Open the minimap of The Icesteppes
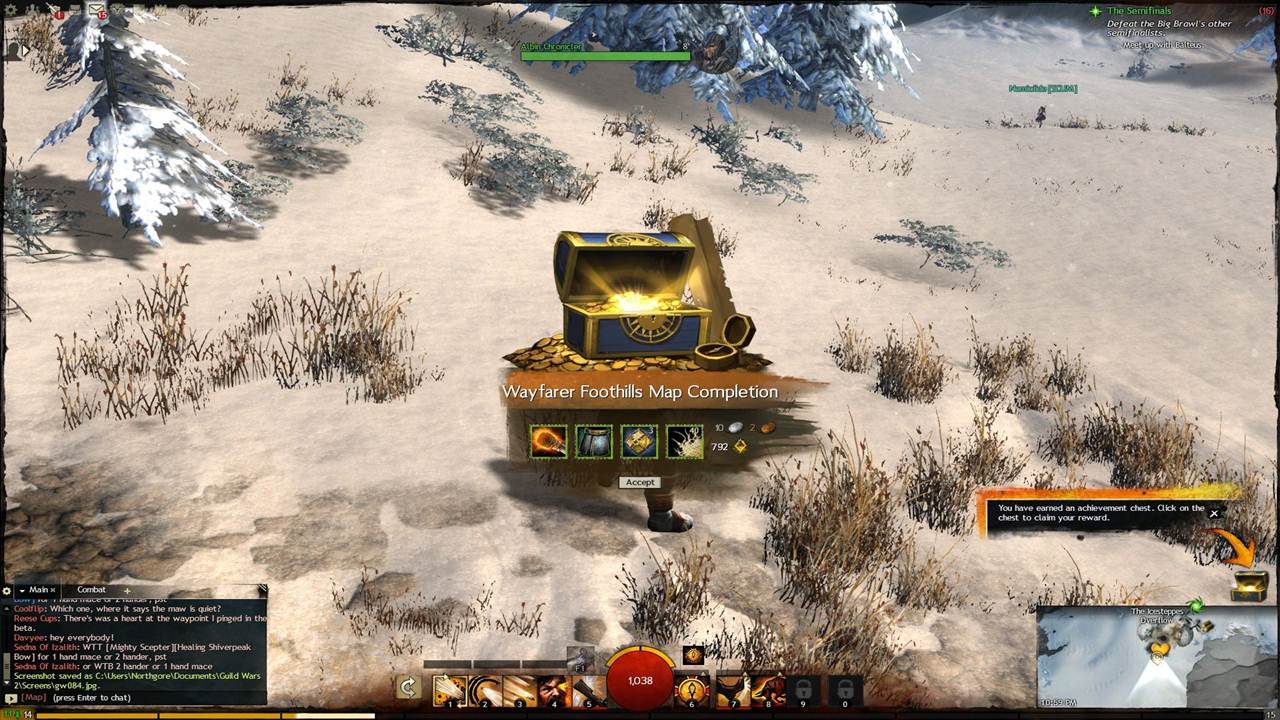Screen dimensions: 1280x720 (1157, 659)
